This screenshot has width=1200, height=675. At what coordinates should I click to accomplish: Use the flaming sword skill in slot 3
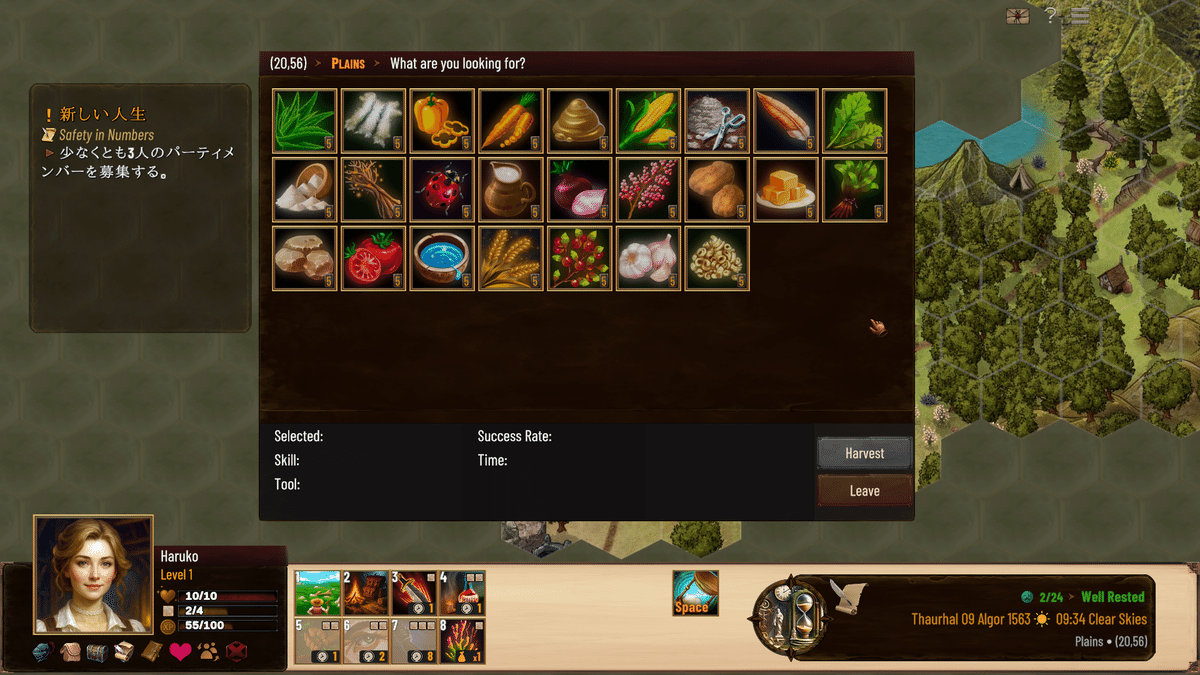(413, 593)
